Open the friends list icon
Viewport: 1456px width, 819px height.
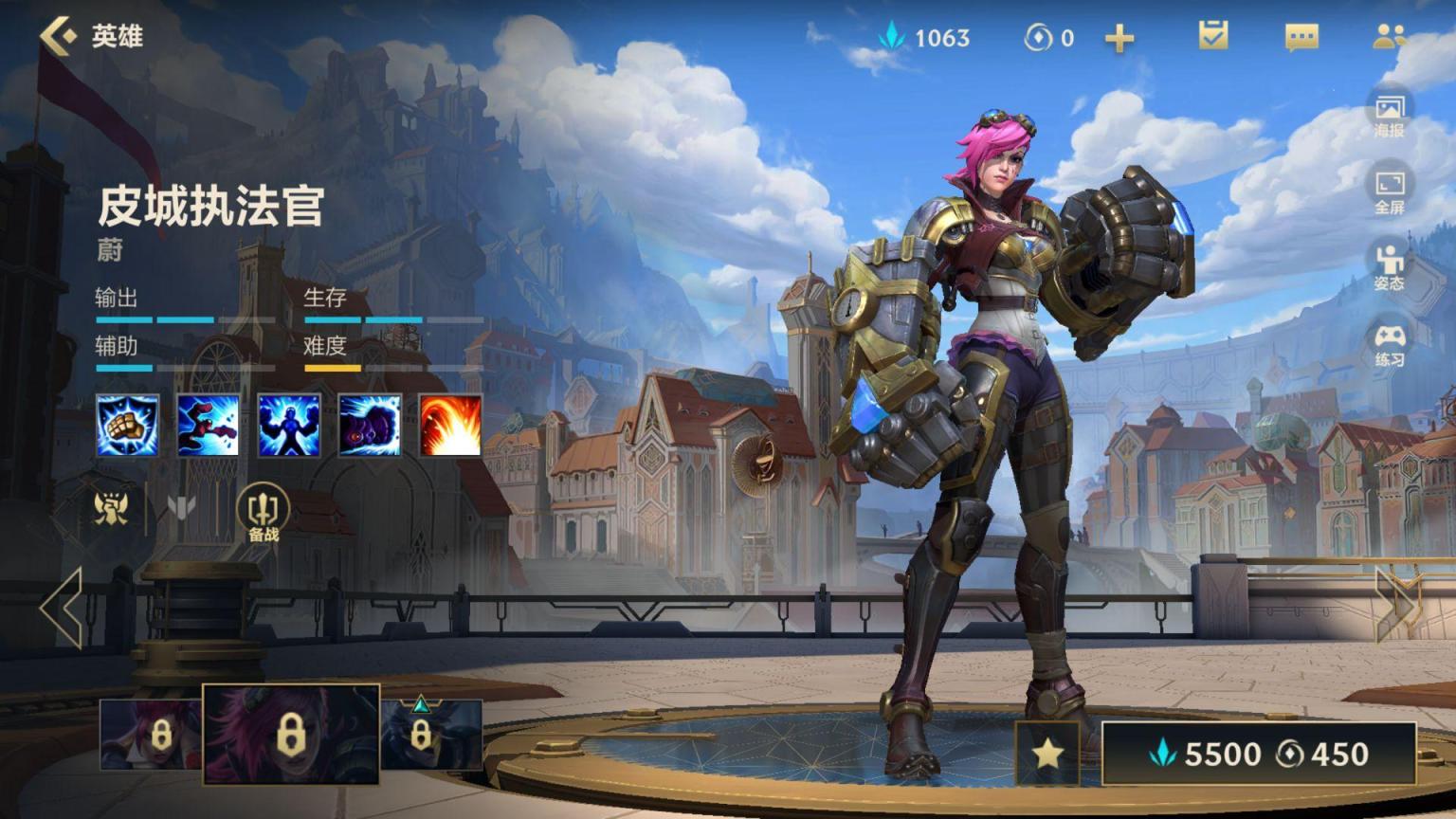point(1389,37)
